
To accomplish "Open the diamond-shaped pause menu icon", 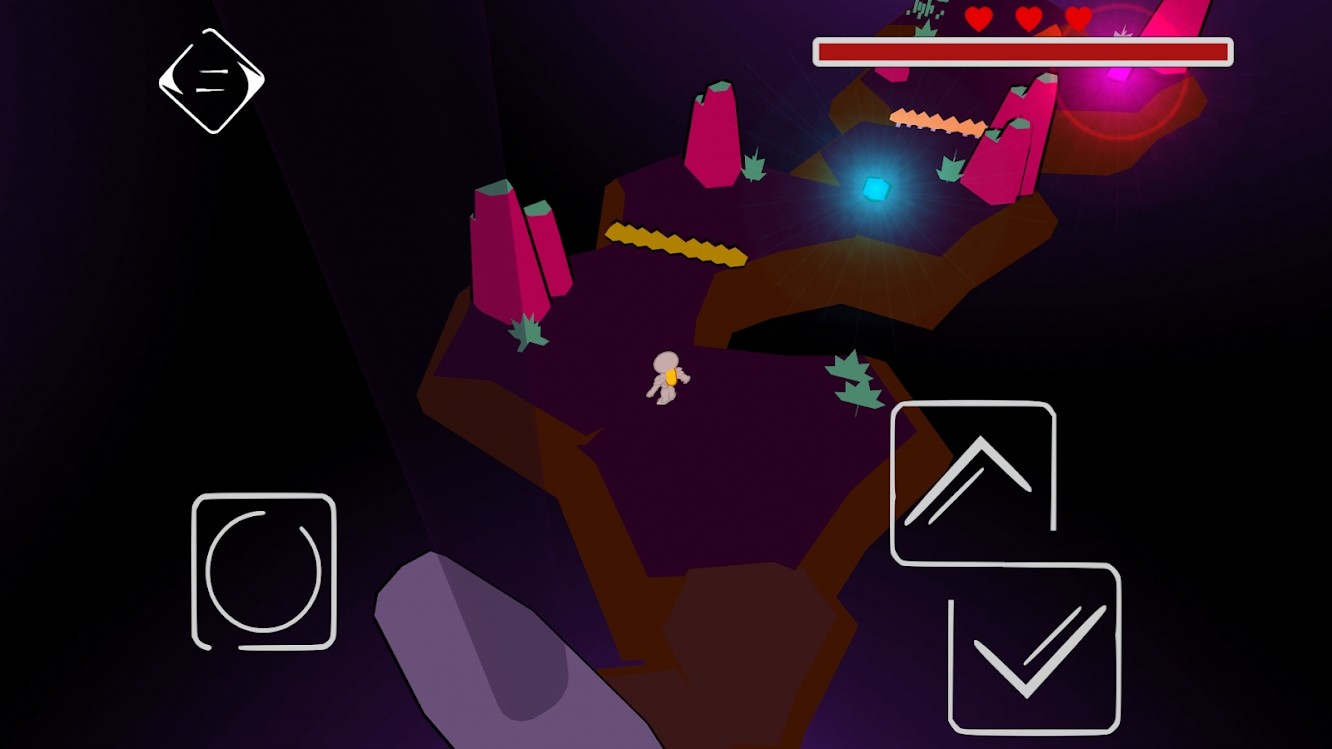I will pyautogui.click(x=211, y=81).
